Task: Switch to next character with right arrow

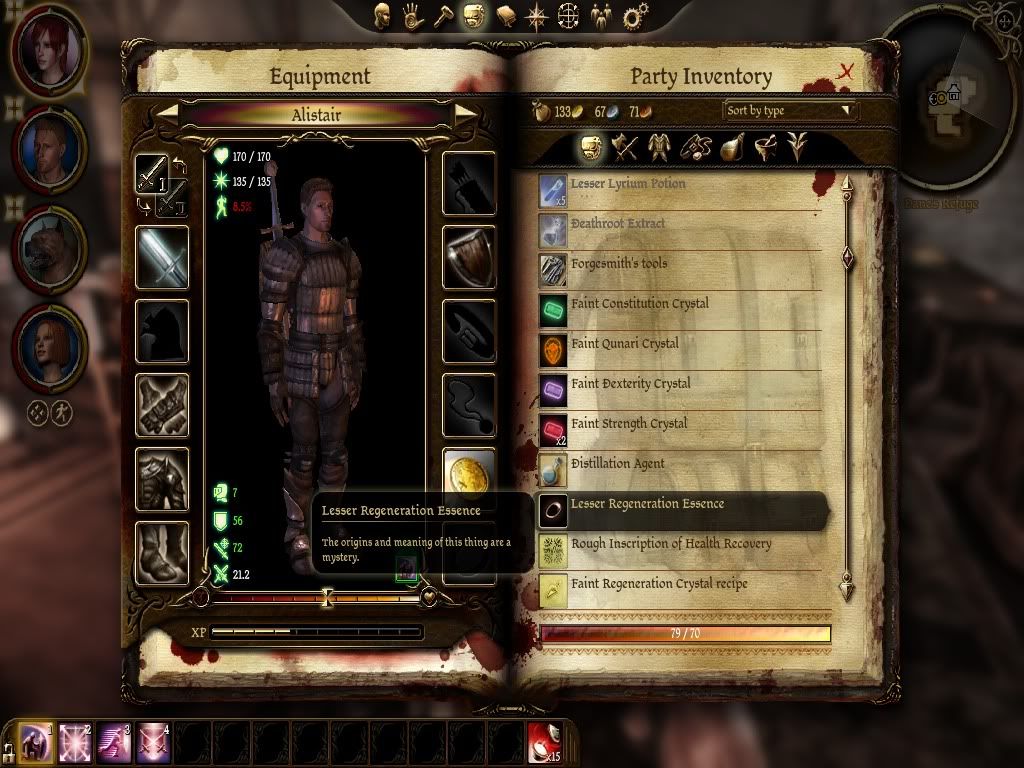Action: 465,115
